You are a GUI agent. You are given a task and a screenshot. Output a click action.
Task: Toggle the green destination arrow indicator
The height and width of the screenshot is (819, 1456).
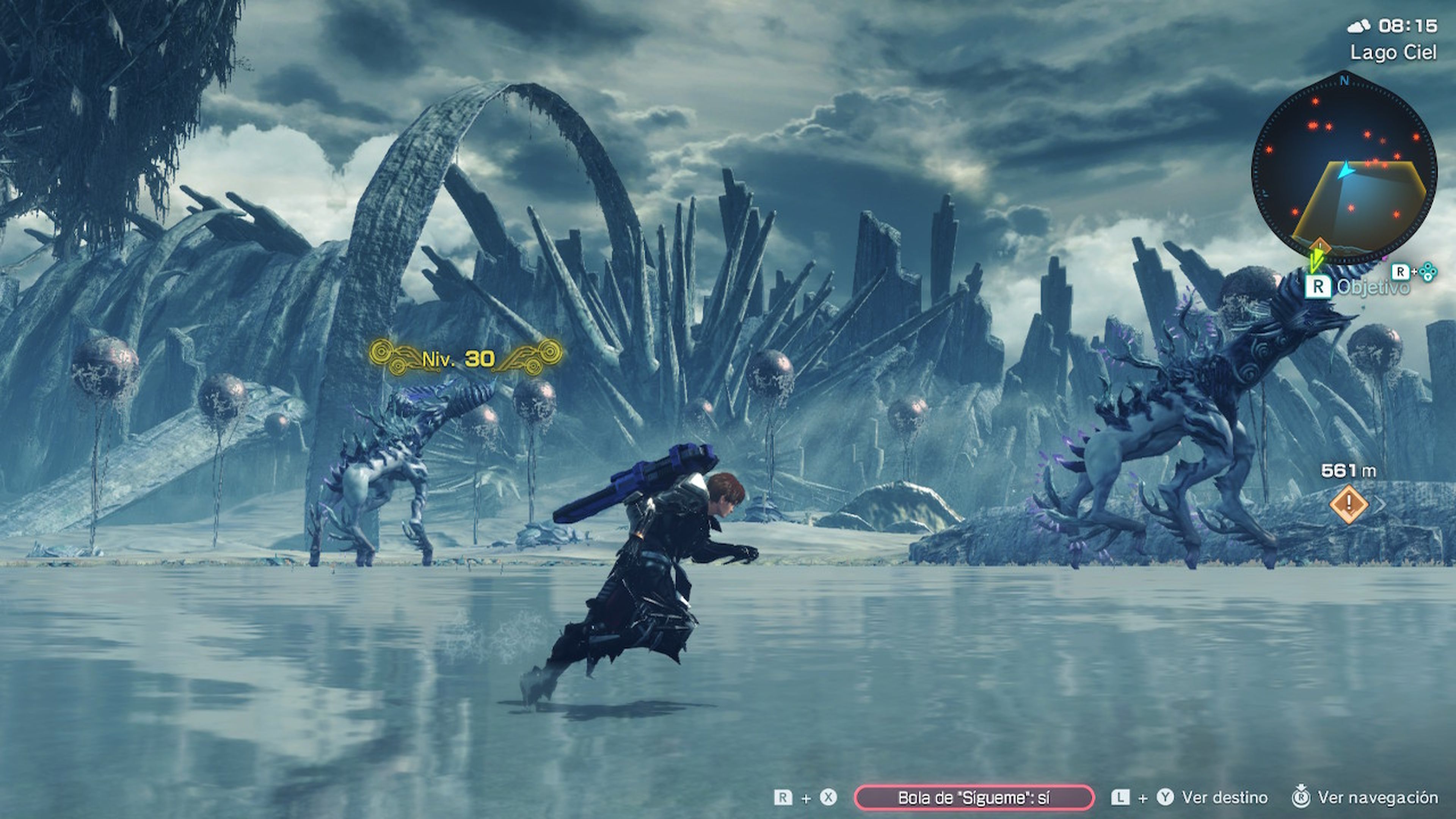[x=1317, y=261]
